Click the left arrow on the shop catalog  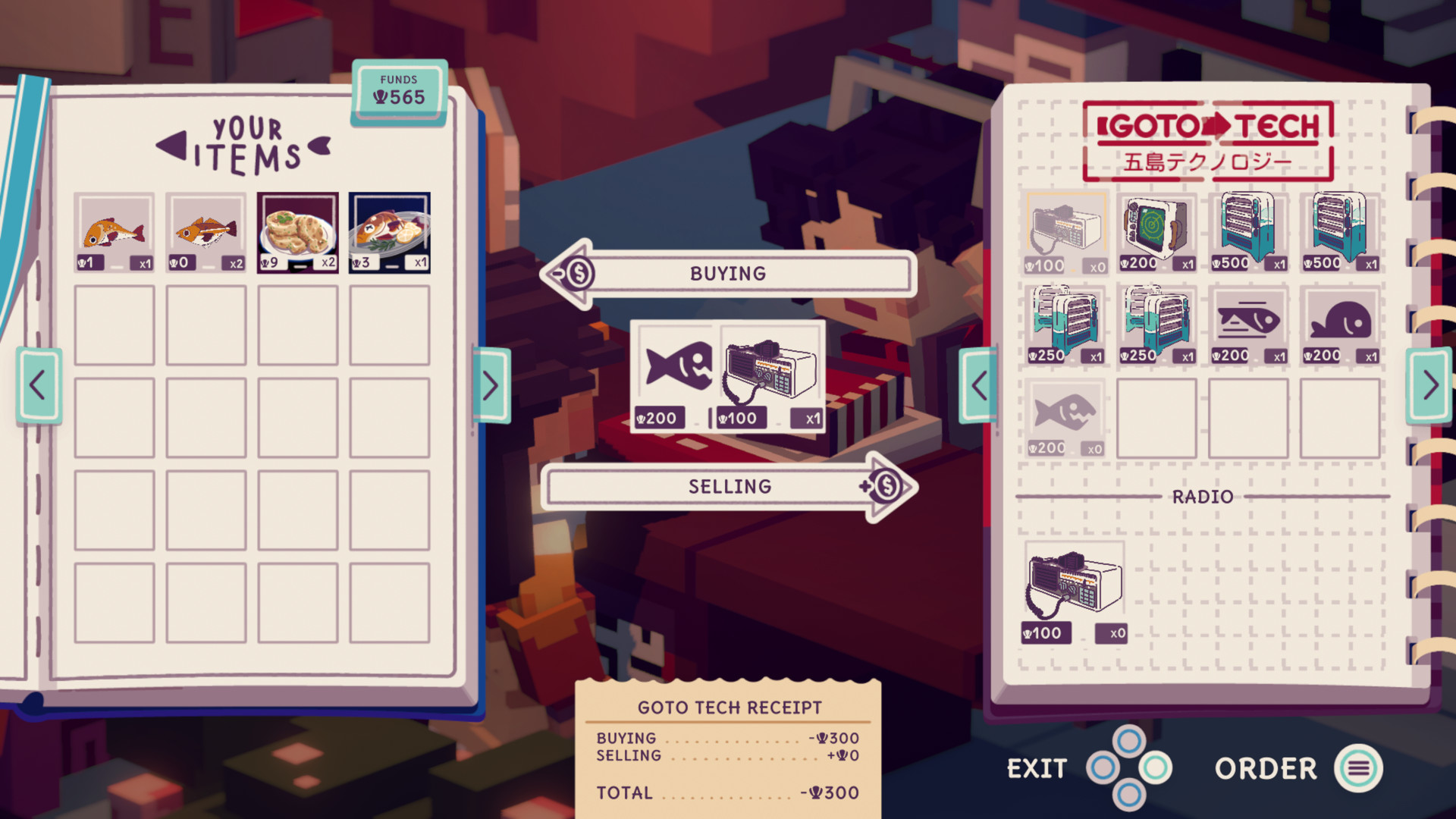(x=978, y=385)
